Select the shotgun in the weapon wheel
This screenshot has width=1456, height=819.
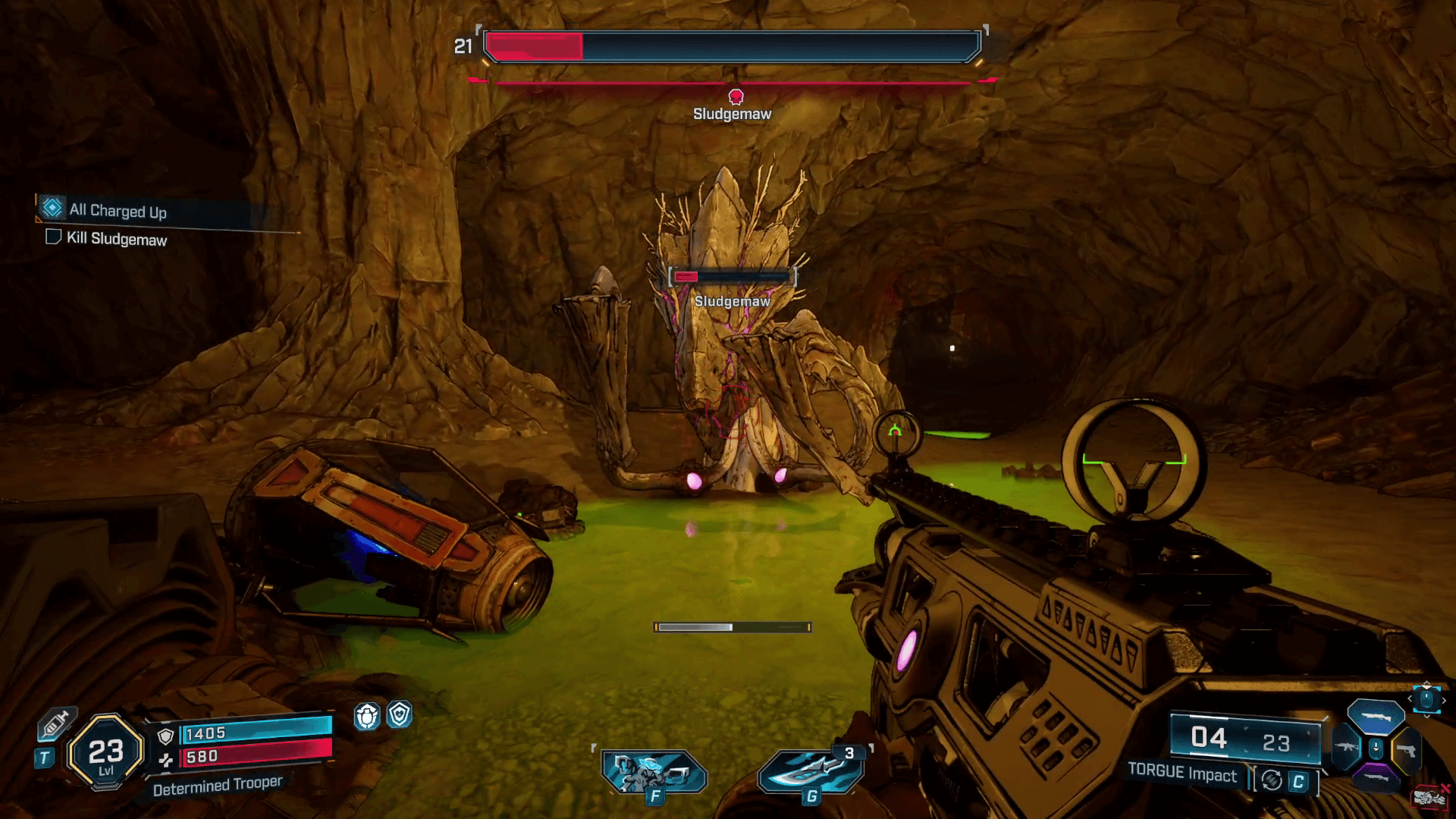pyautogui.click(x=1376, y=717)
